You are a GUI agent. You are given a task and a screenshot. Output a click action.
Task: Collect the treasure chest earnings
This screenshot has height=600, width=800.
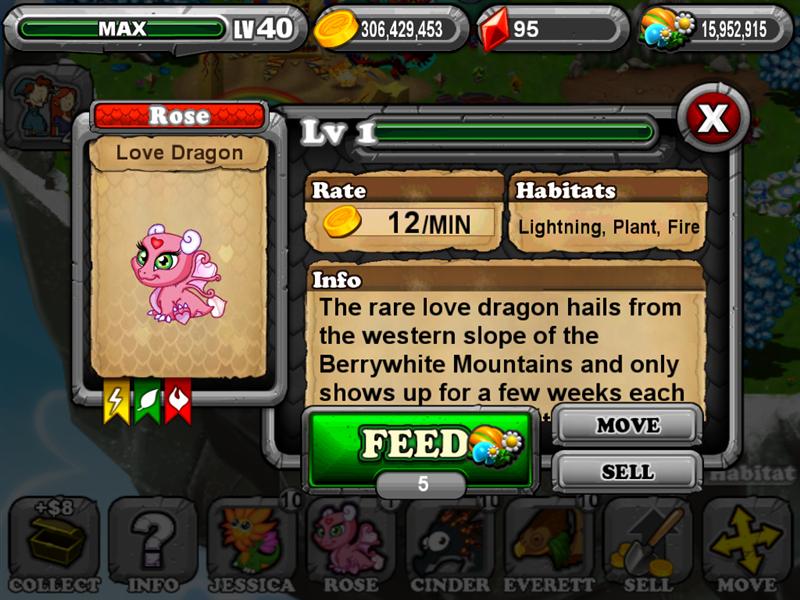[x=53, y=545]
